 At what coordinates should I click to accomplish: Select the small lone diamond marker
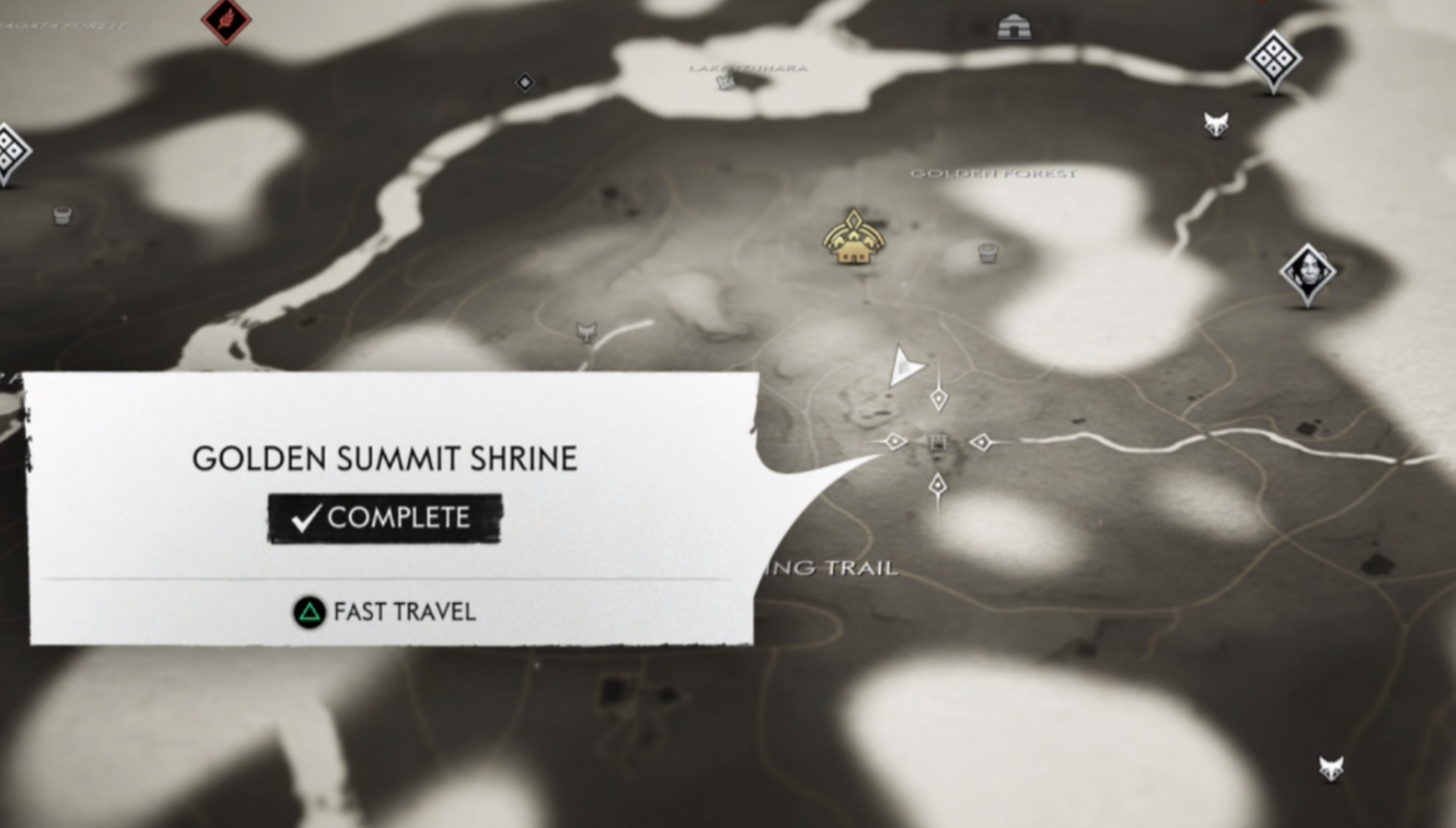coord(525,82)
